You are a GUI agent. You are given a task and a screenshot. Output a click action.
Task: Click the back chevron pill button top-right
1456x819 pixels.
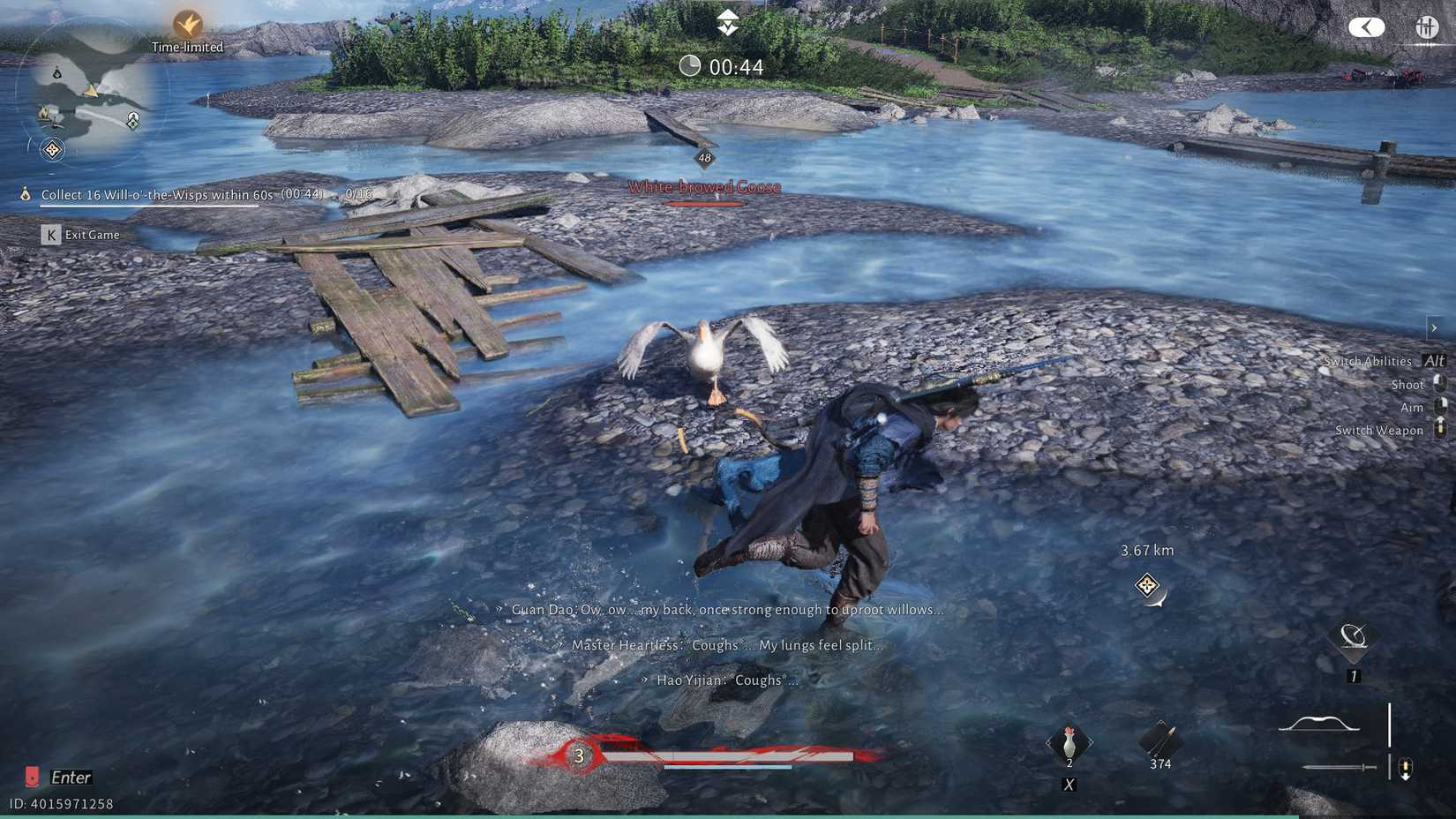pos(1366,27)
